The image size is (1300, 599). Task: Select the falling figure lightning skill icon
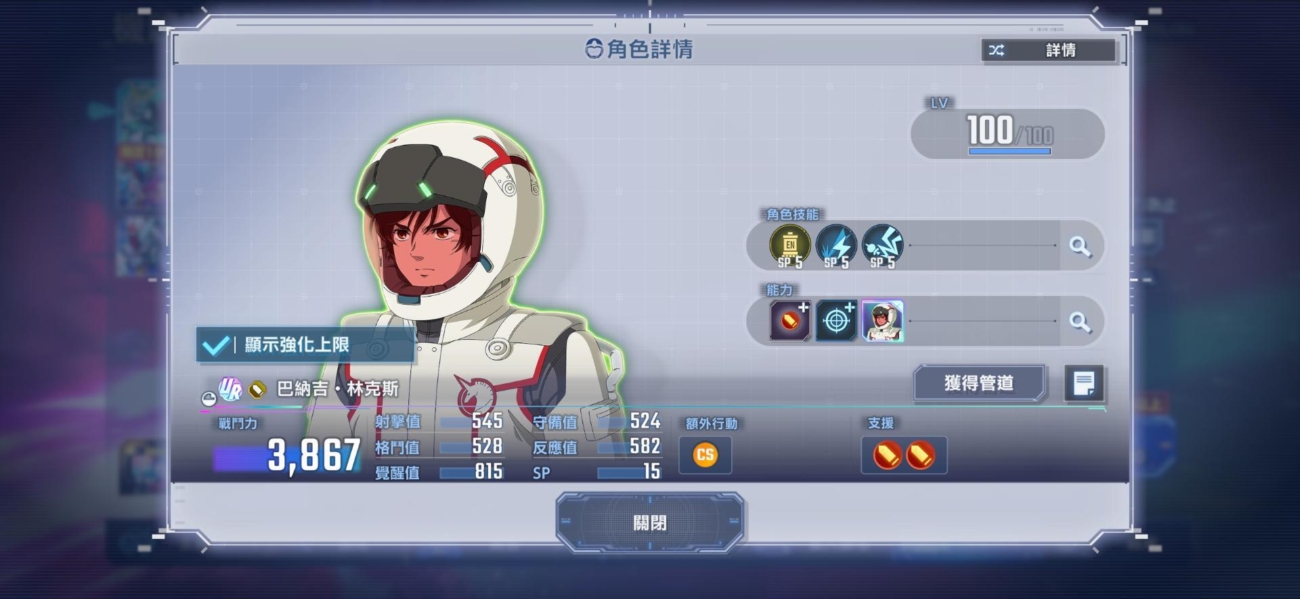[x=881, y=245]
